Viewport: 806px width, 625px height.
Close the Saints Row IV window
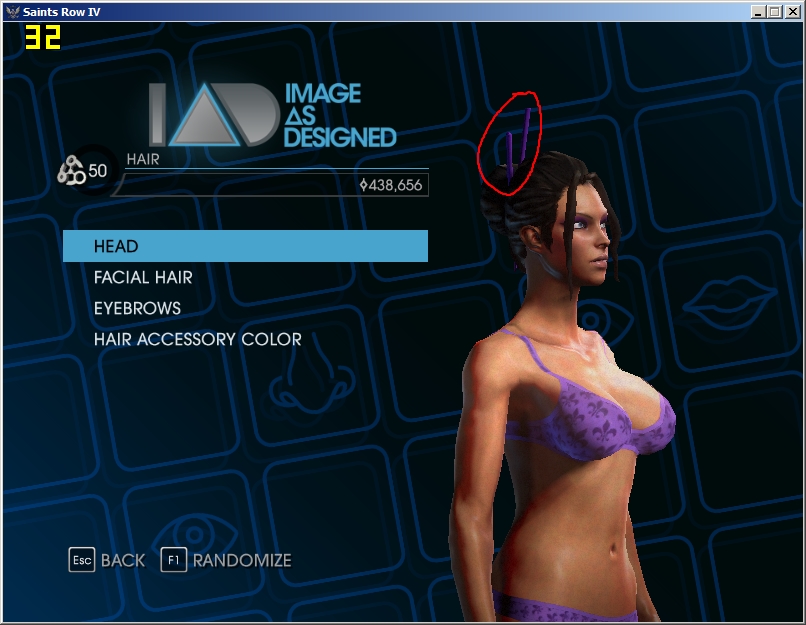(791, 11)
